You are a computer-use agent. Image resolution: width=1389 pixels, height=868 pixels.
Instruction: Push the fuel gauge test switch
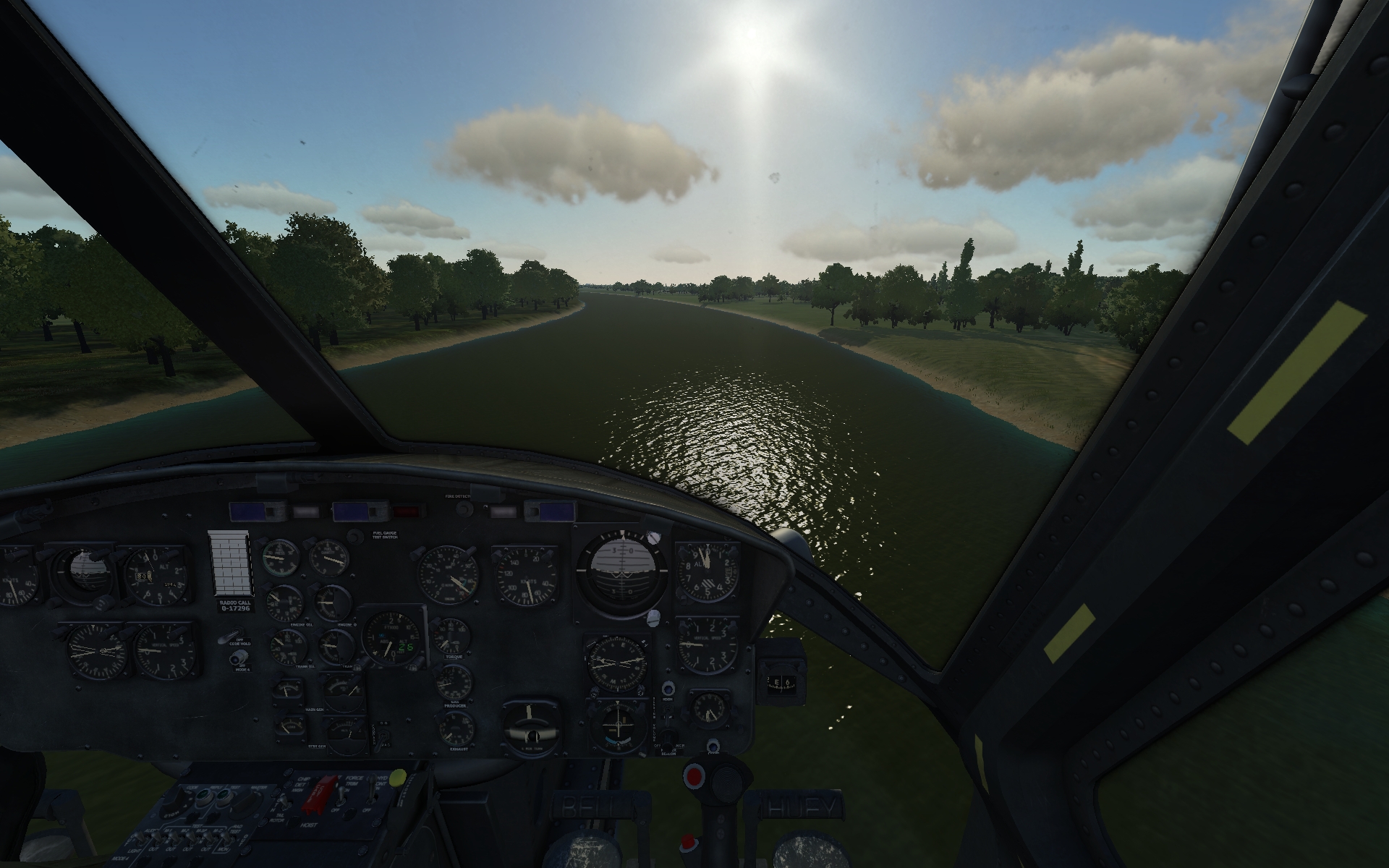pos(354,536)
